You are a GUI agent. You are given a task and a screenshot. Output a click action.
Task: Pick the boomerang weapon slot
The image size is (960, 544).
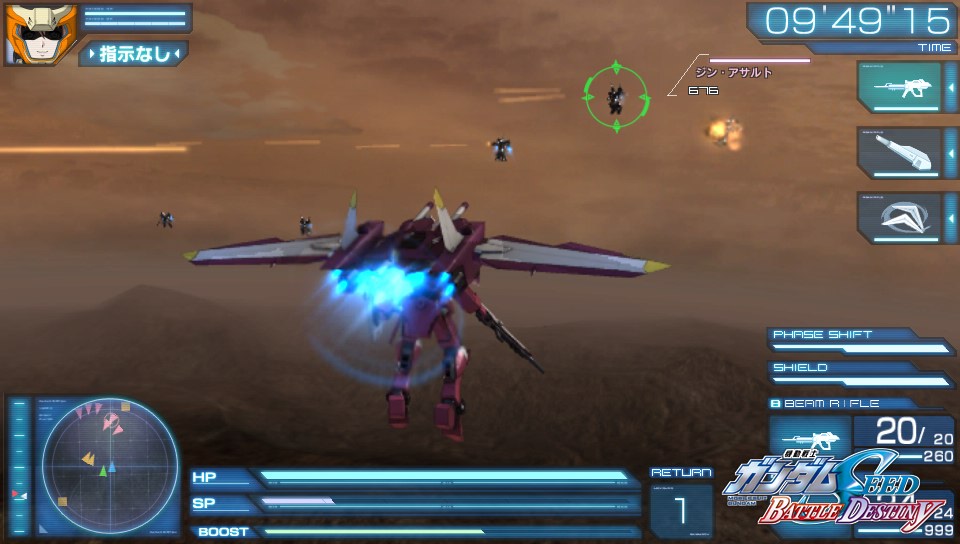tap(899, 217)
